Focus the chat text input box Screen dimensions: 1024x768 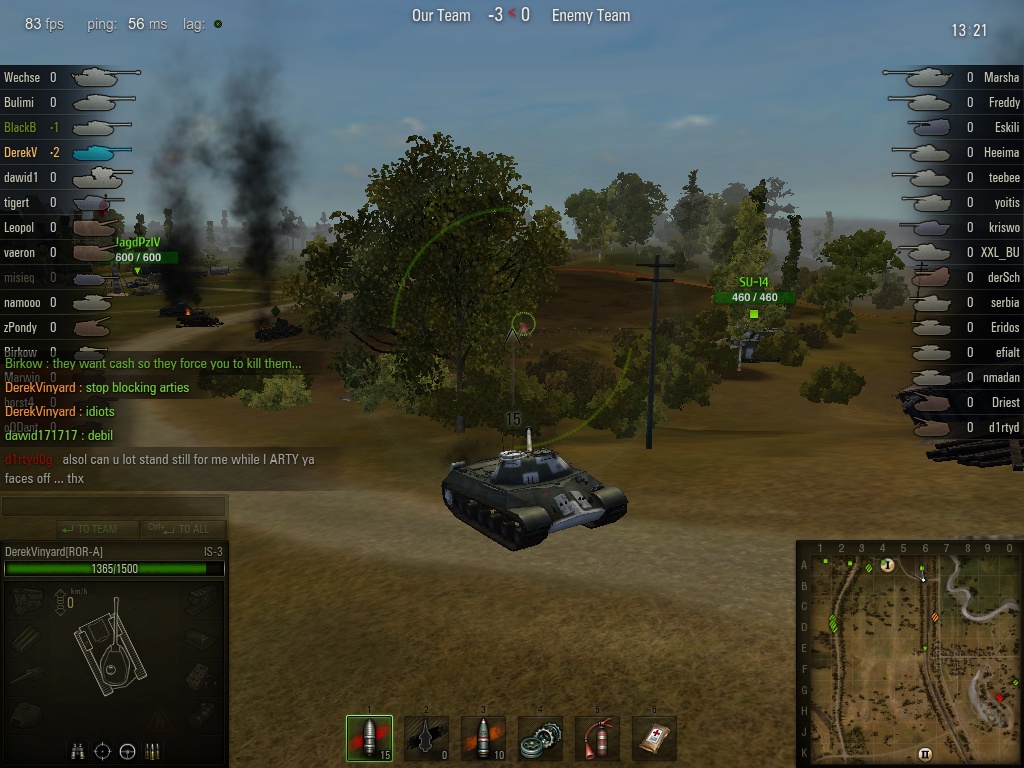click(113, 507)
